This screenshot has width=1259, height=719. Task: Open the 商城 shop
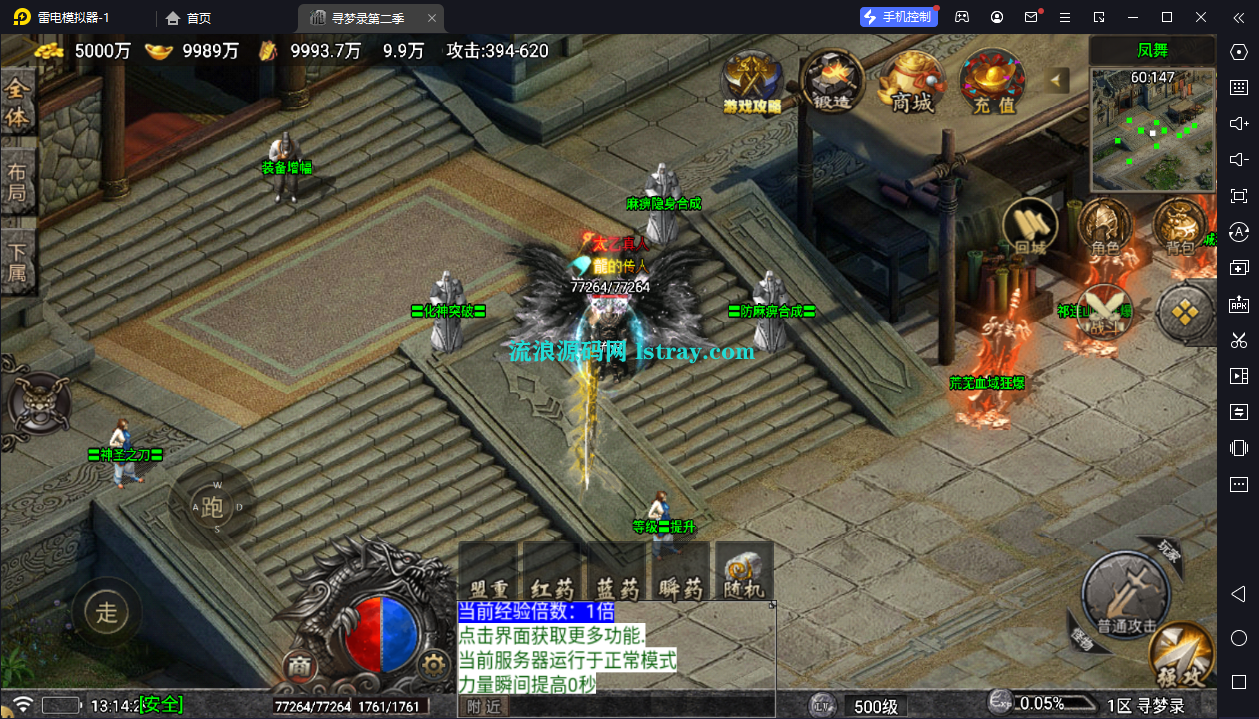(911, 82)
